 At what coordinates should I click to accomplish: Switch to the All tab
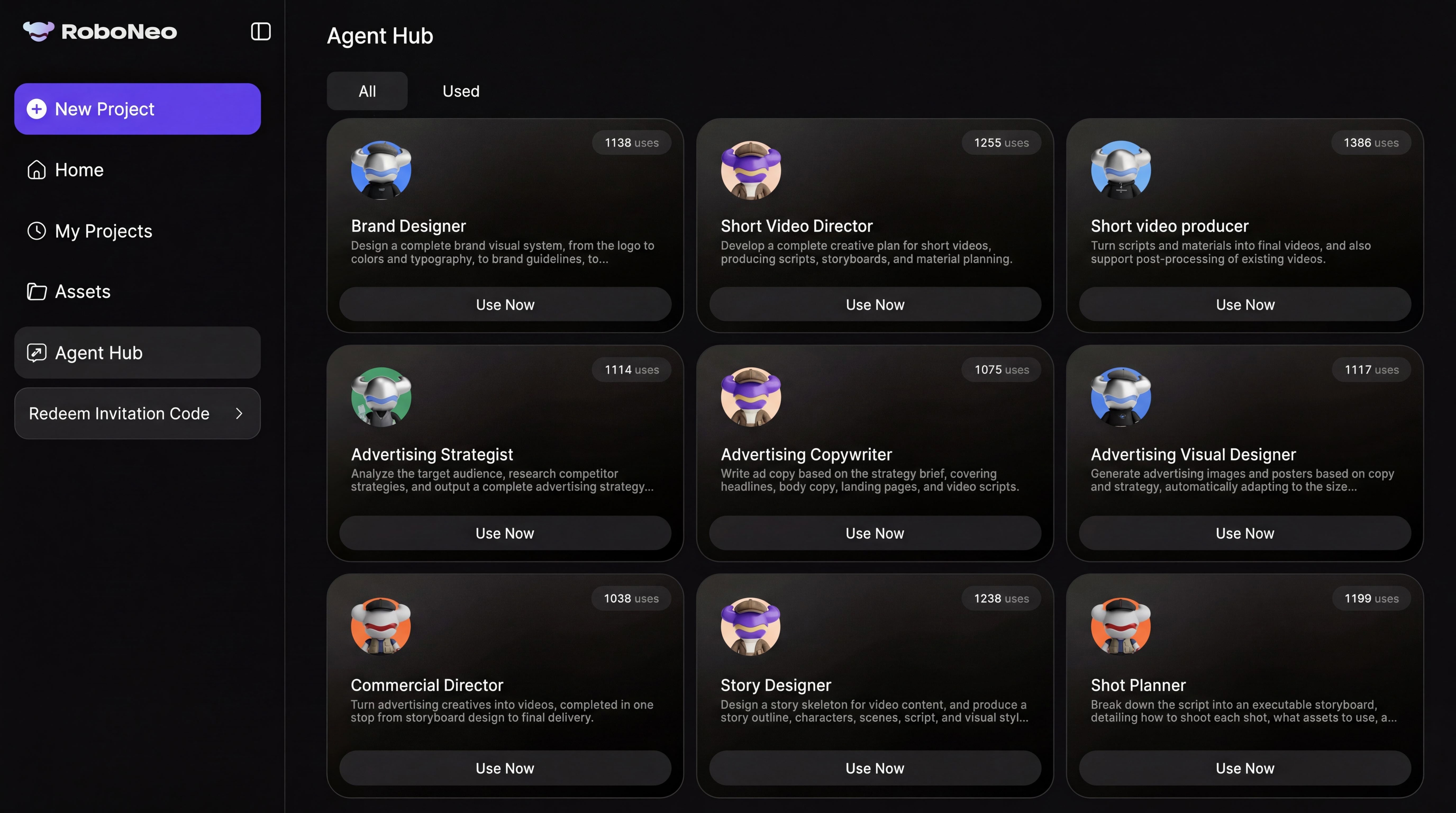pyautogui.click(x=367, y=91)
